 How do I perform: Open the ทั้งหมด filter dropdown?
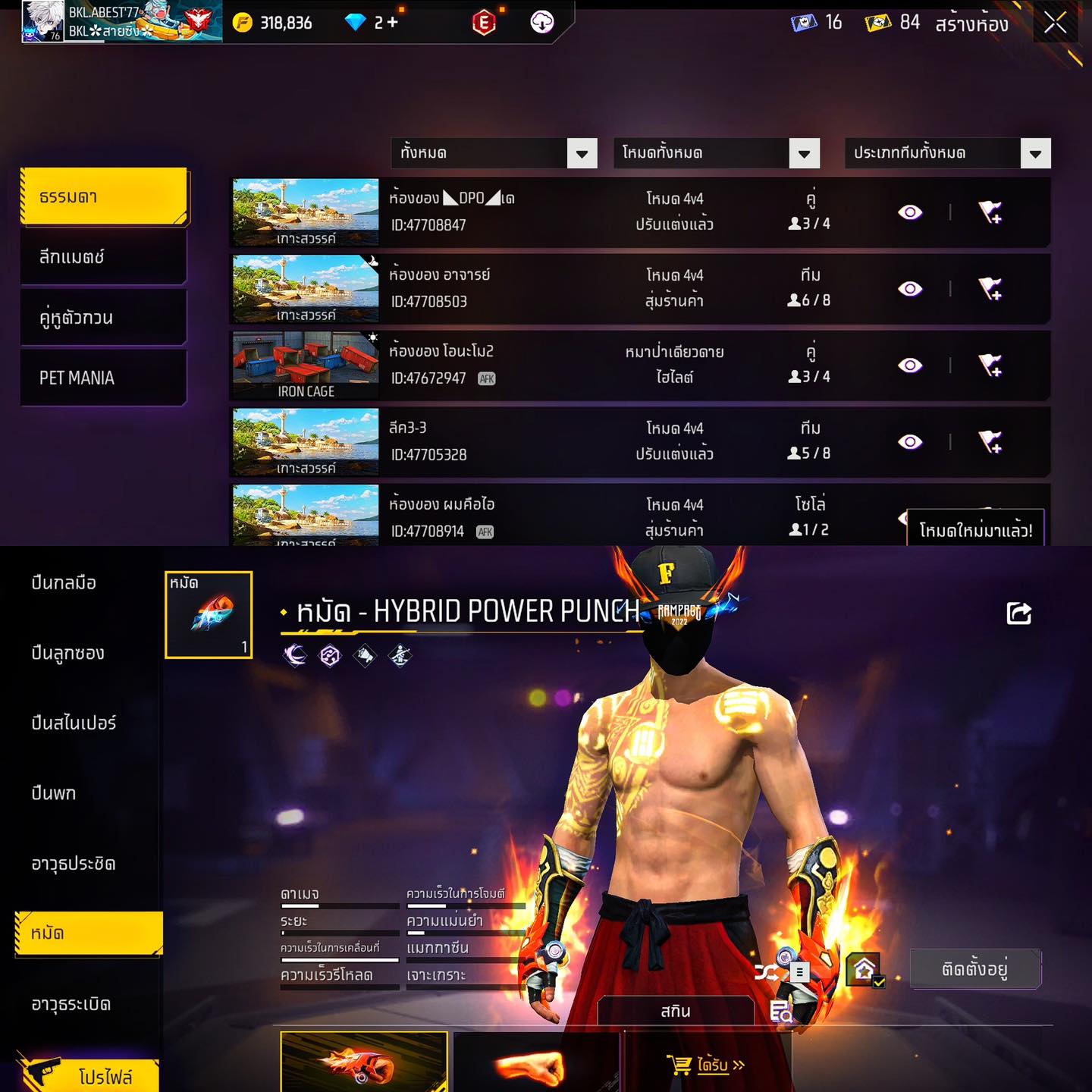tap(494, 153)
